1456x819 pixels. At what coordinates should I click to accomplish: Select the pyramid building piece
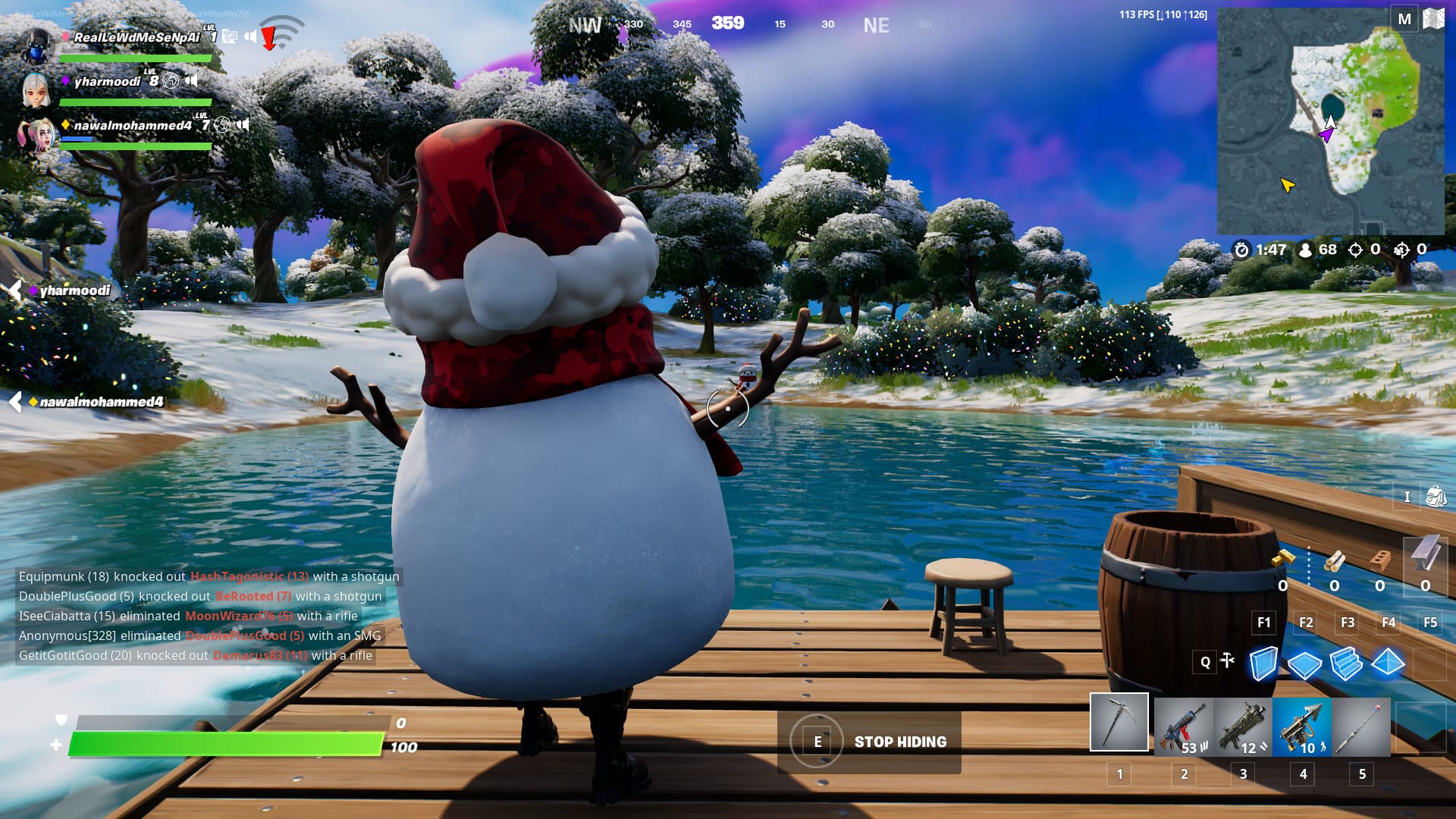1388,662
